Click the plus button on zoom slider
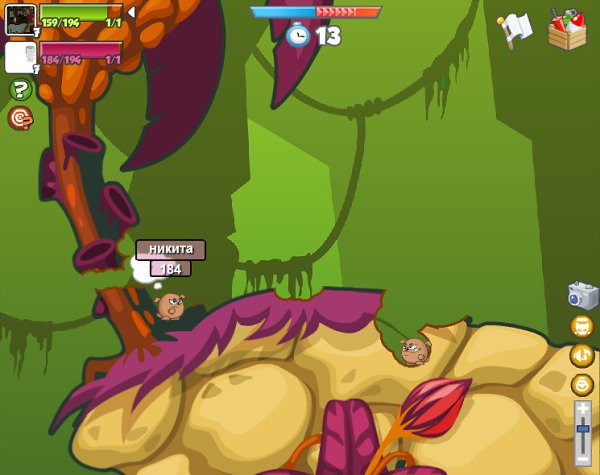Image resolution: width=600 pixels, height=475 pixels. 583,409
